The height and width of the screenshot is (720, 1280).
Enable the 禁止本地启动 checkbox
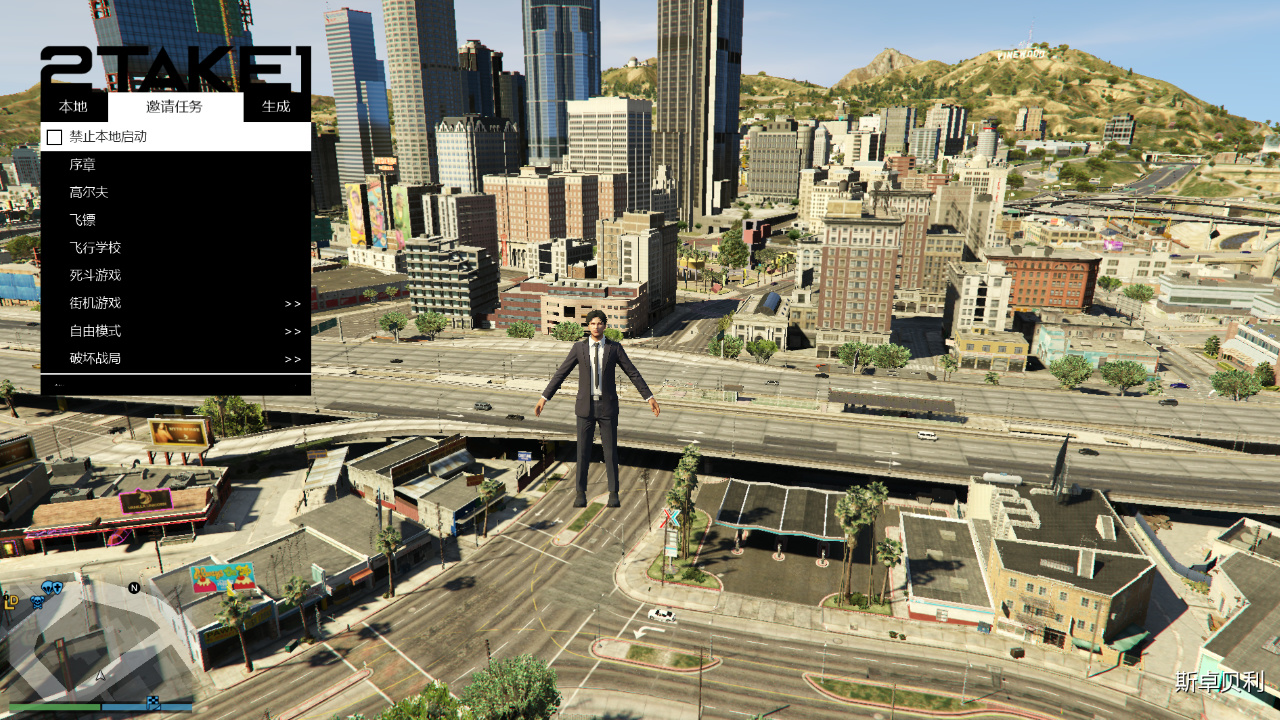[x=54, y=137]
